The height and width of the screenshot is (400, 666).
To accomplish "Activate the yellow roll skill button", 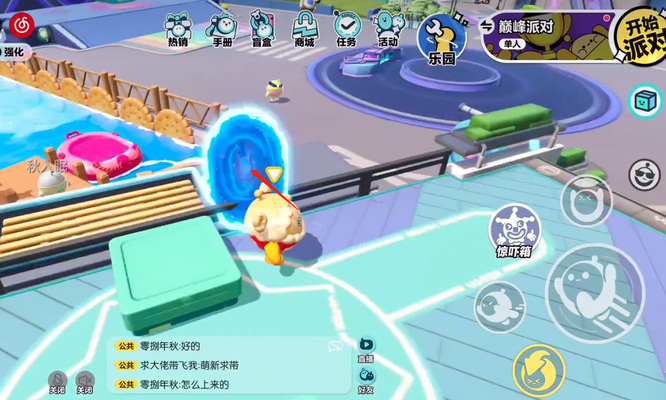I will pyautogui.click(x=540, y=369).
